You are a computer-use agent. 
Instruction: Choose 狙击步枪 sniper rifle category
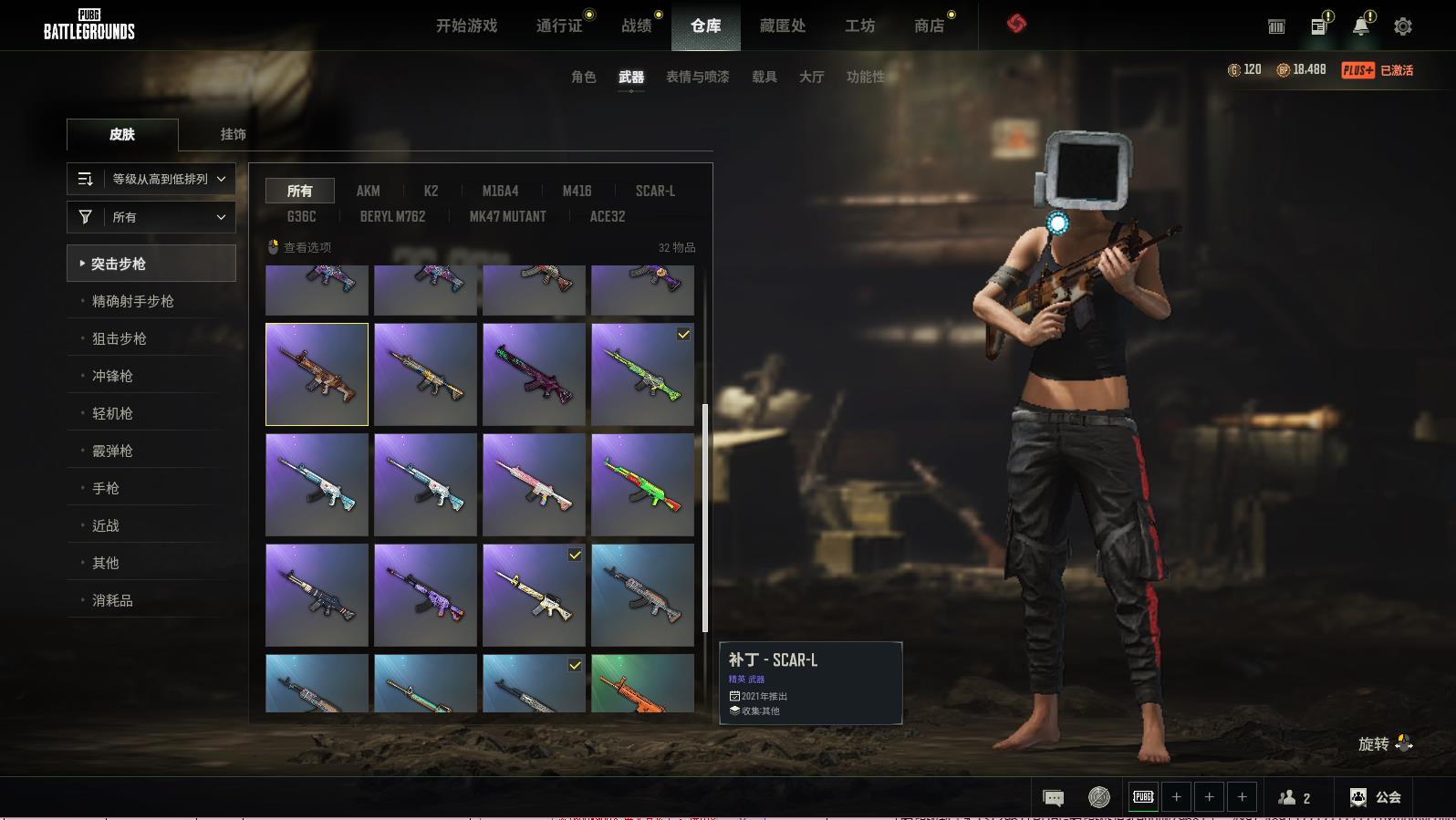[120, 338]
